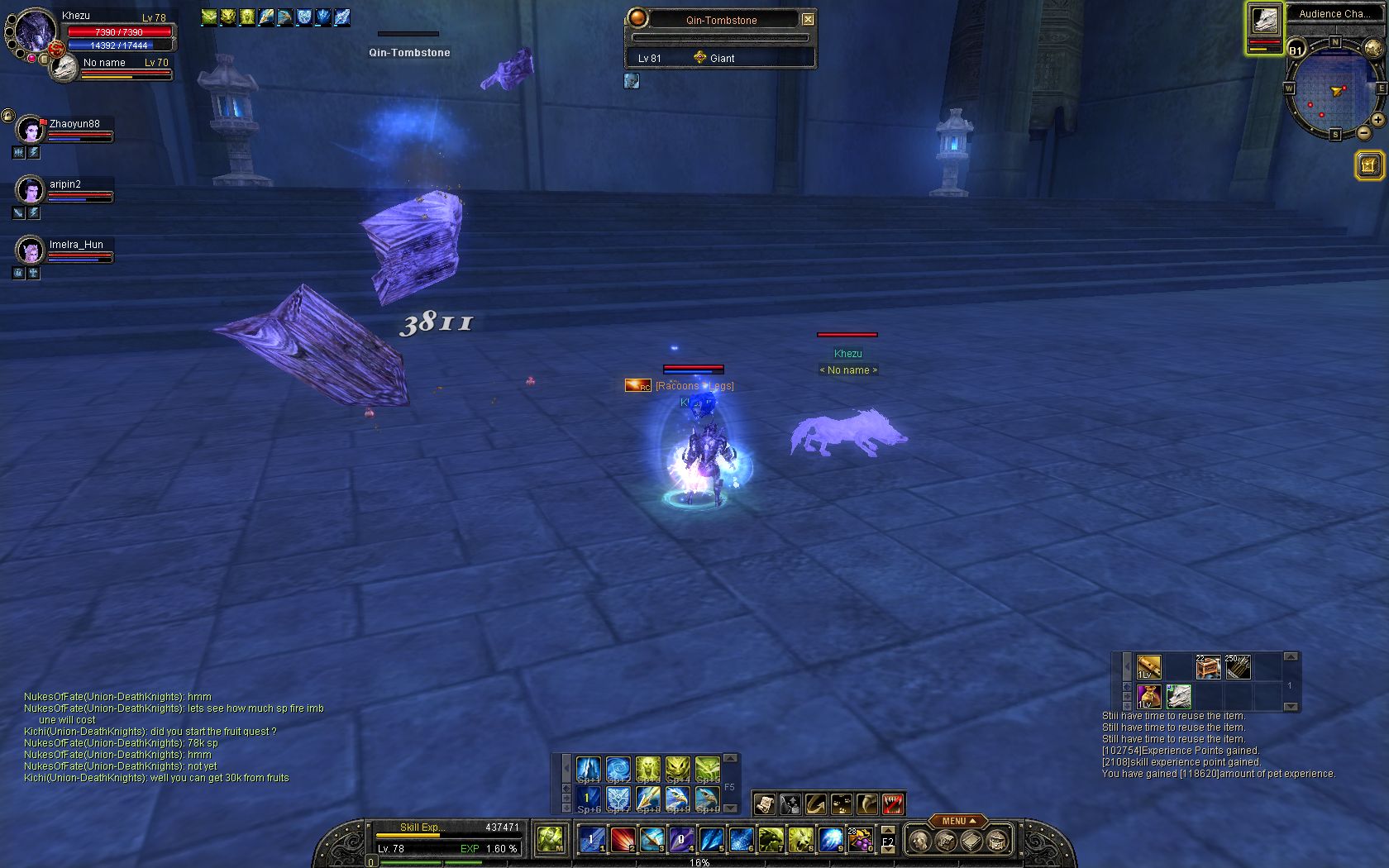Use the grapes item in hotbar slot 0
Viewport: 1389px width, 868px height.
(x=860, y=840)
